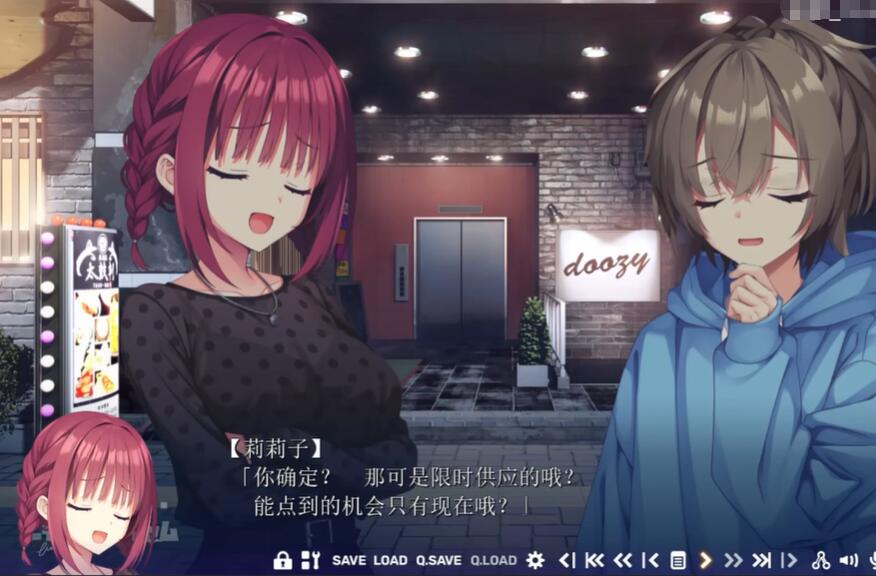This screenshot has width=876, height=576.
Task: Toggle the padlock lock icon
Action: coord(282,560)
